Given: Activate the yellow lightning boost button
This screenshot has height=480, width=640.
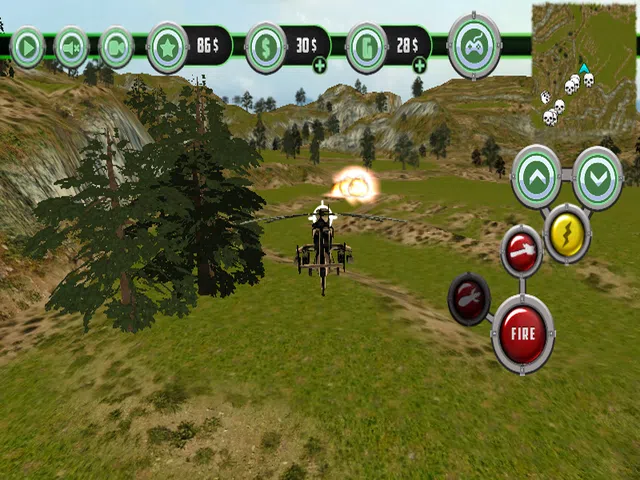Looking at the screenshot, I should click(x=567, y=232).
